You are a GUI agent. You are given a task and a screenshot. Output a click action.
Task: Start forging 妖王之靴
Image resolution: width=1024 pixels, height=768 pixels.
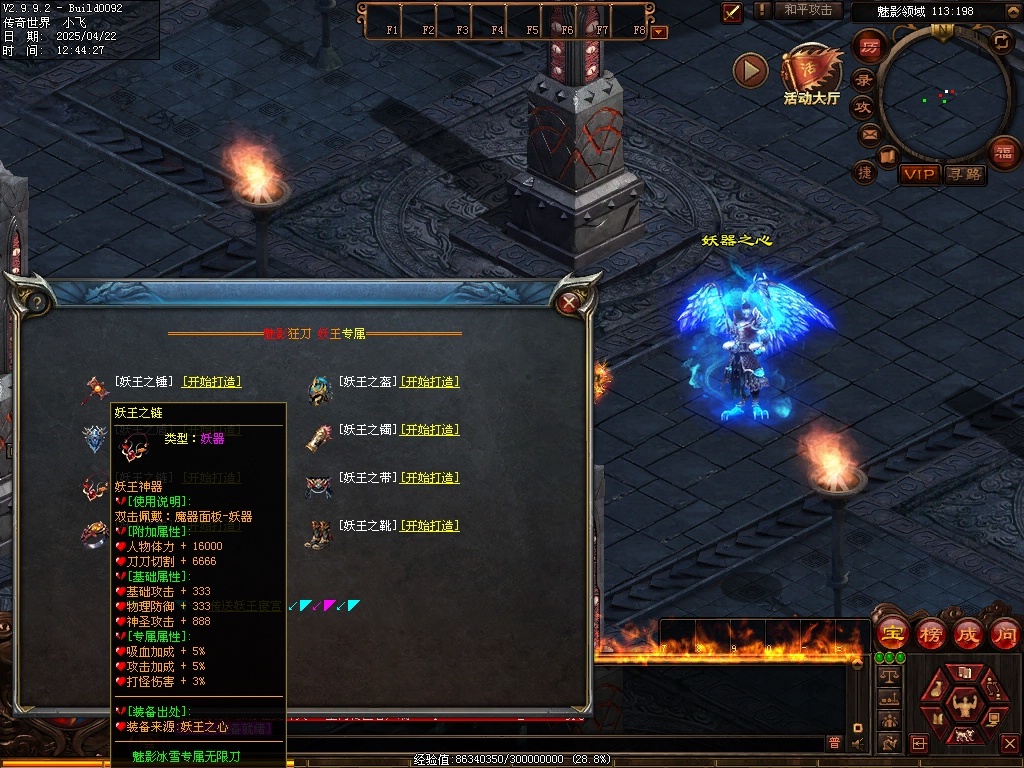point(429,525)
